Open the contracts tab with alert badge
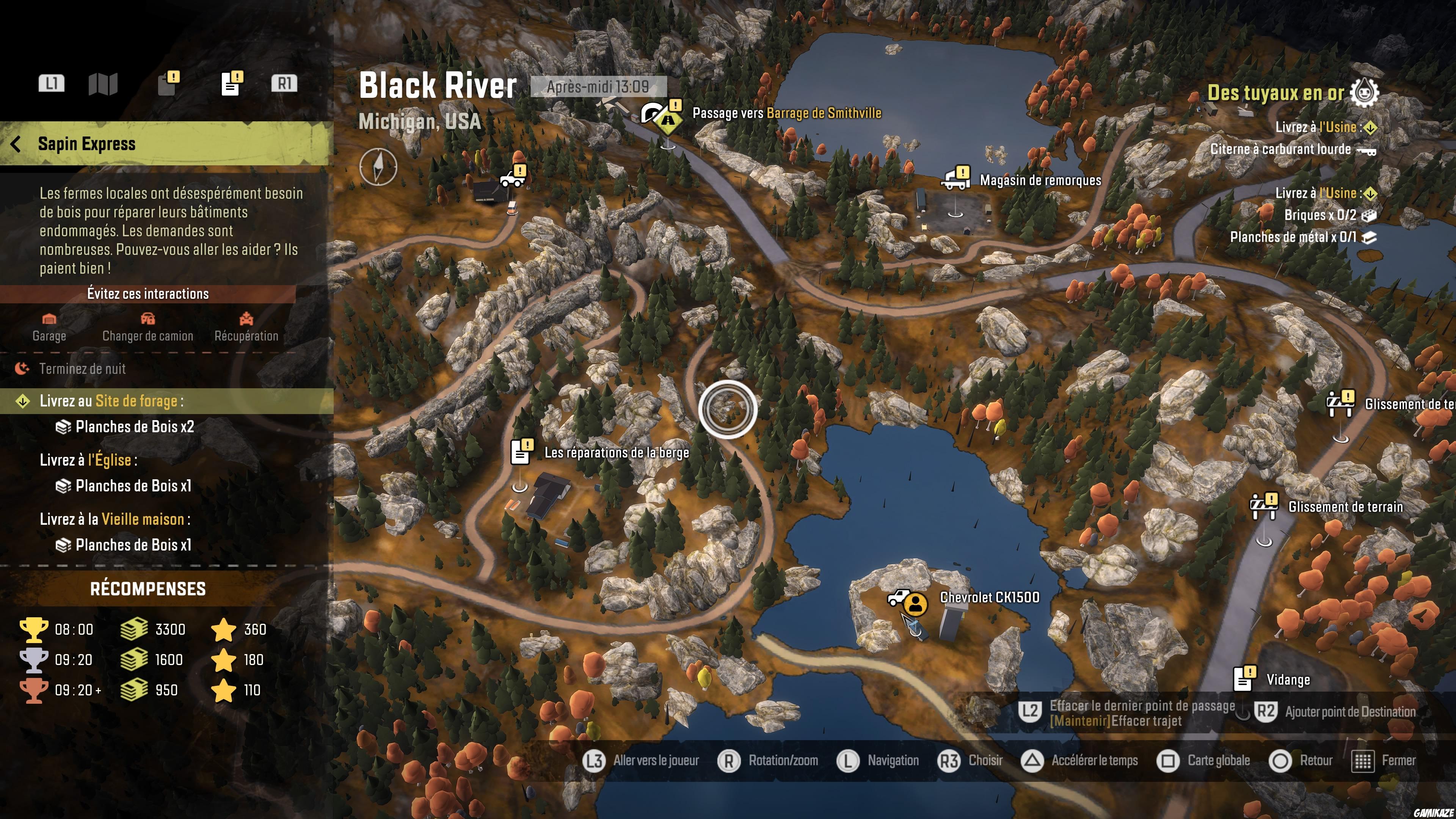 [x=168, y=84]
